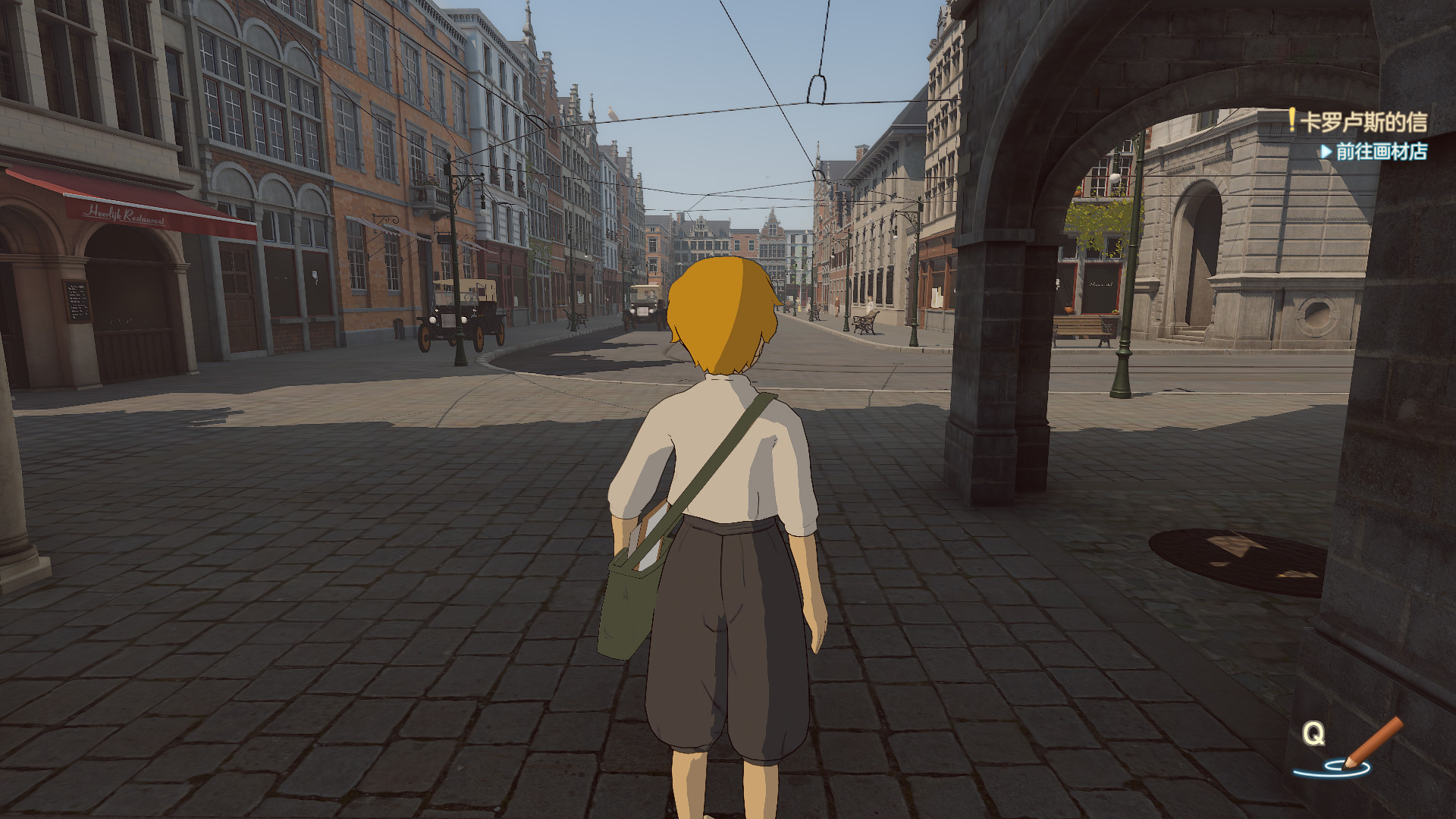Click the boy's green shoulder bag
This screenshot has width=1456, height=819.
(626, 599)
